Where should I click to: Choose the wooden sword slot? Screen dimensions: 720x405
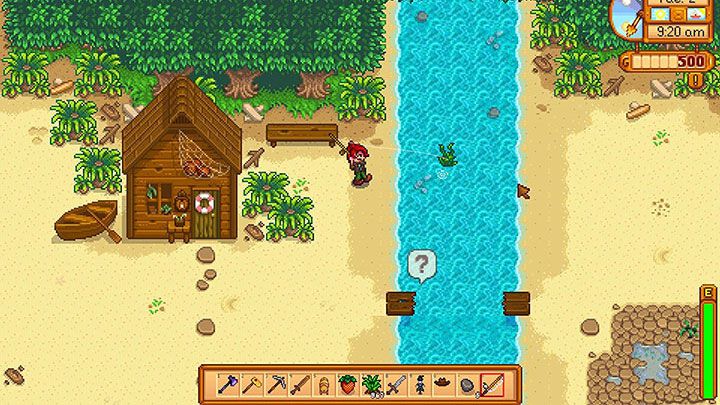pyautogui.click(x=300, y=384)
